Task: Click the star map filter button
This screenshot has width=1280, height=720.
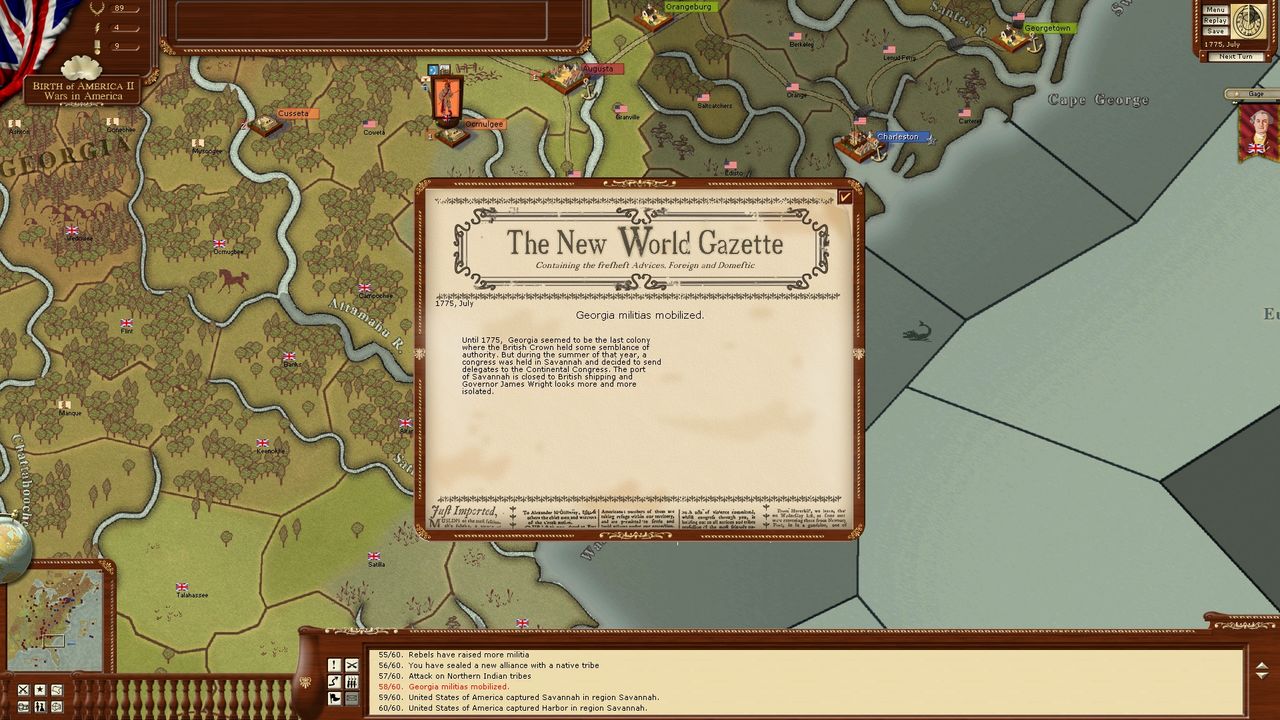Action: click(x=40, y=690)
